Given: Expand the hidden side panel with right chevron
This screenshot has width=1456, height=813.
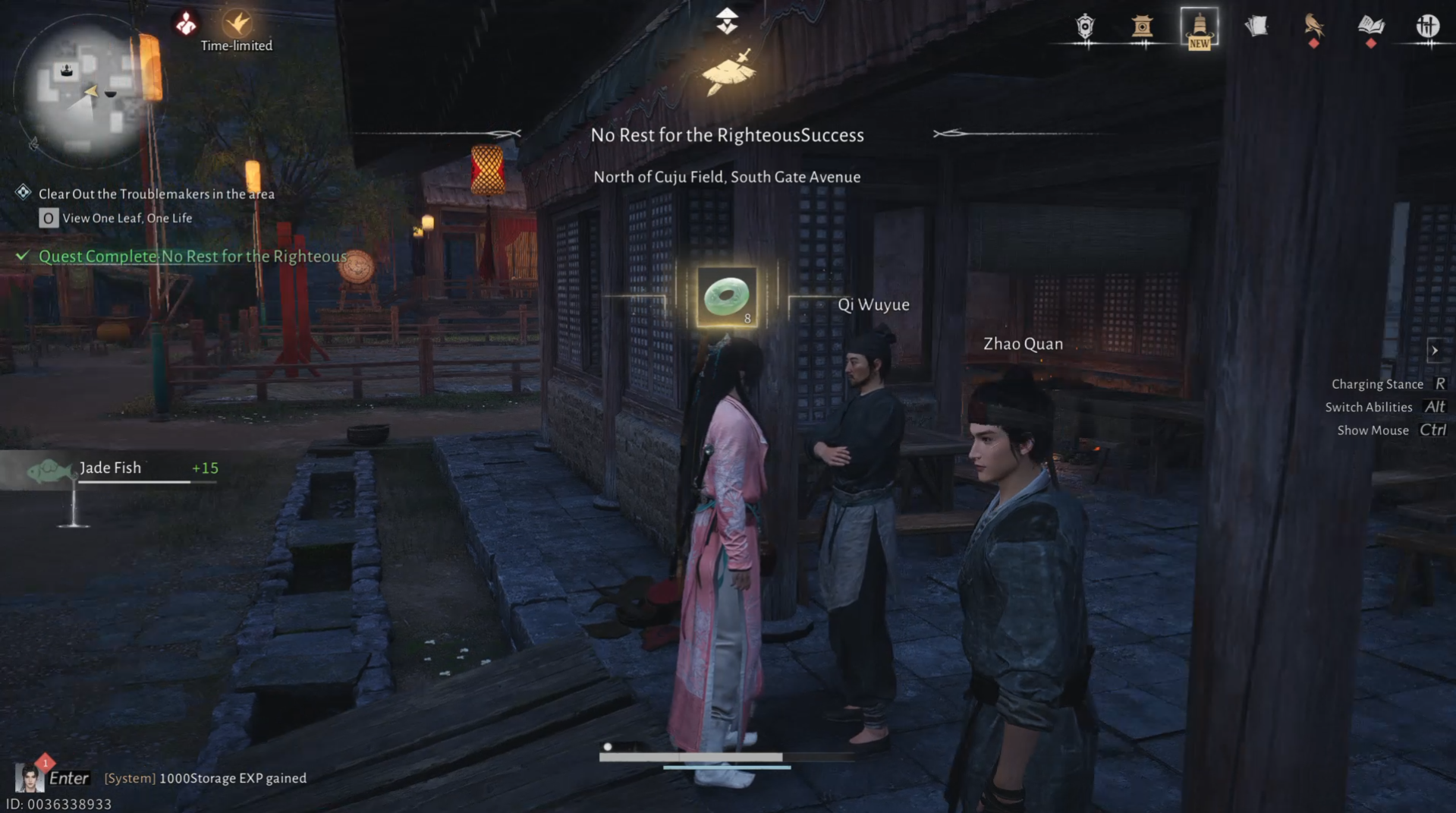Looking at the screenshot, I should point(1436,350).
